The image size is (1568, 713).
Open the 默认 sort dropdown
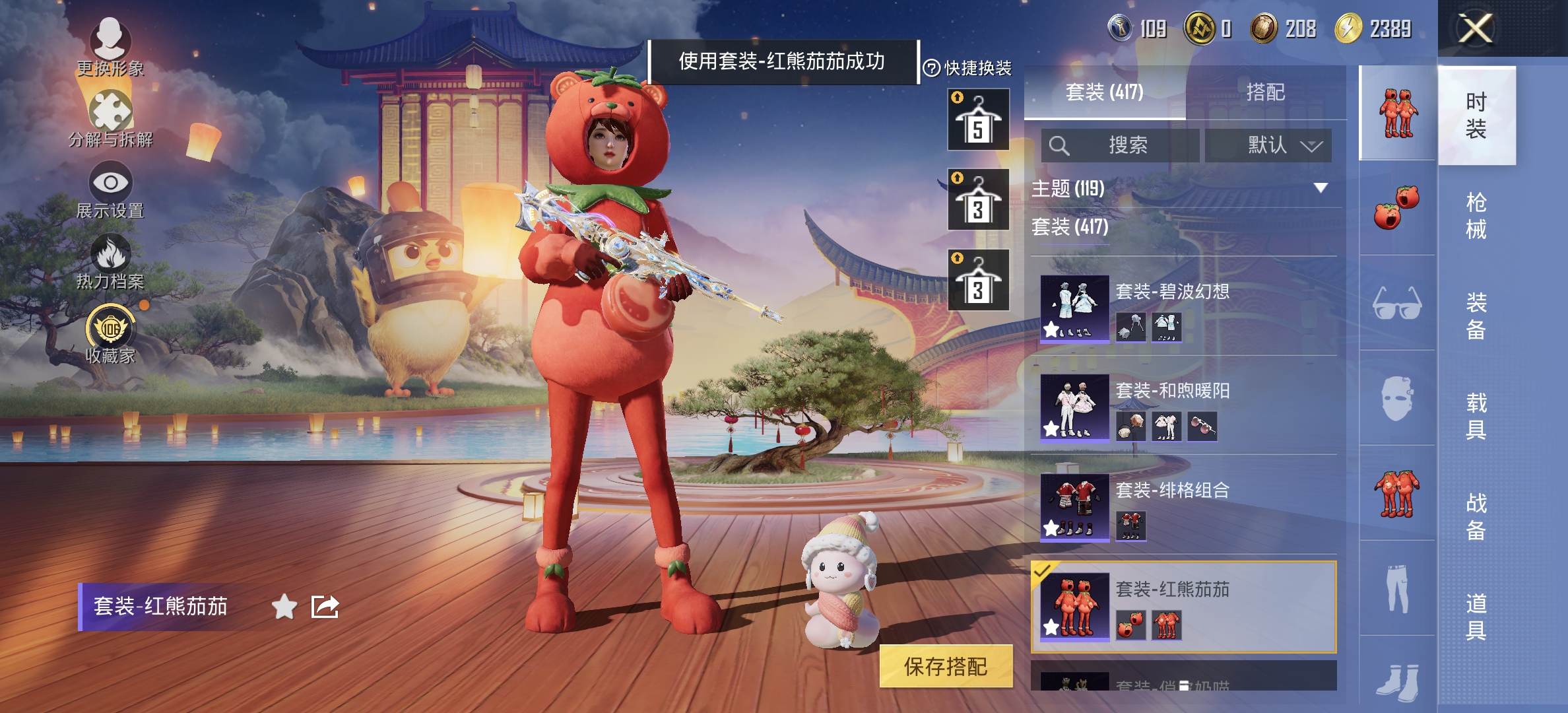tap(1268, 146)
